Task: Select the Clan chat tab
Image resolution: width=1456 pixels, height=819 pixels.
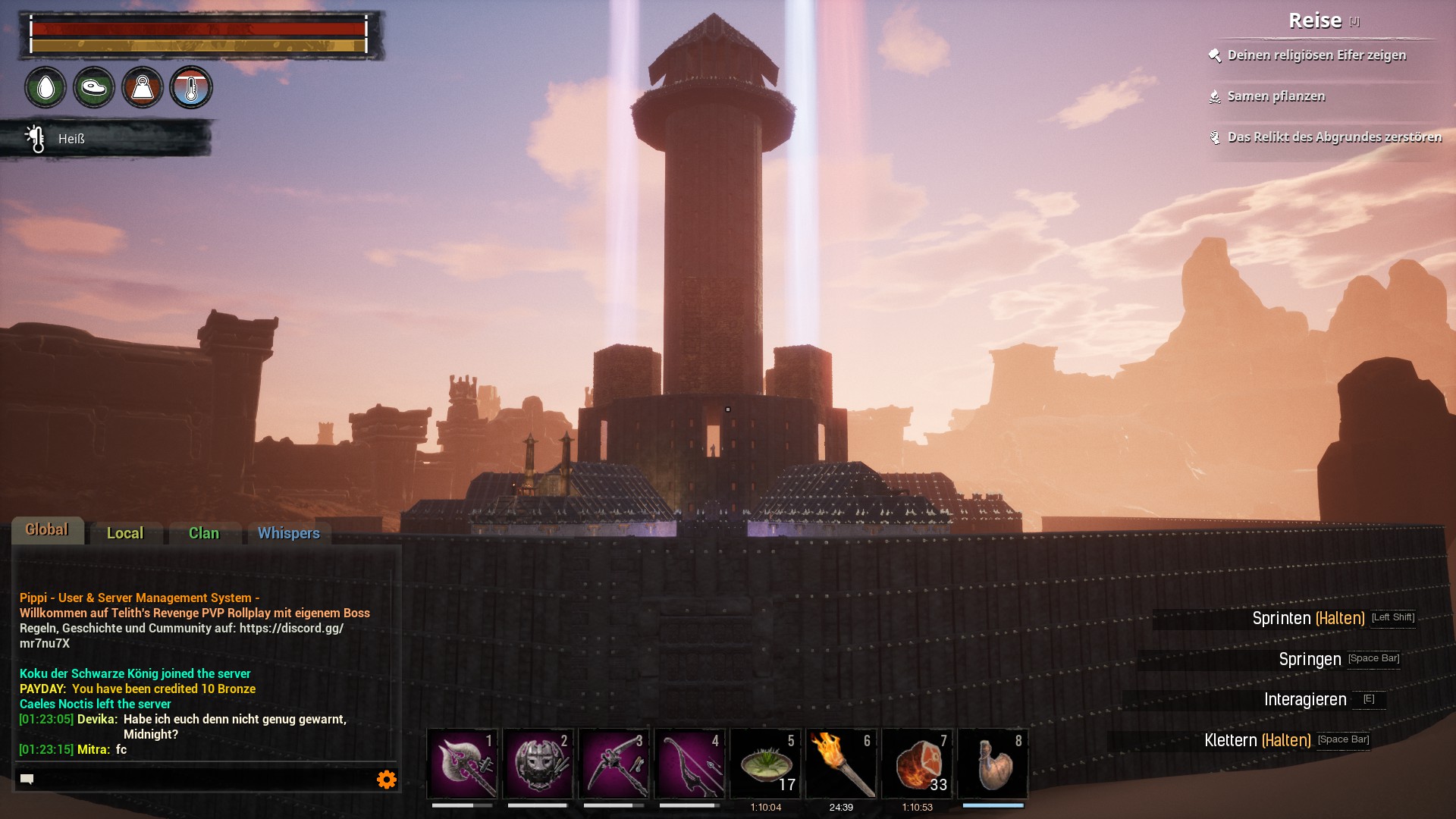Action: pyautogui.click(x=204, y=533)
